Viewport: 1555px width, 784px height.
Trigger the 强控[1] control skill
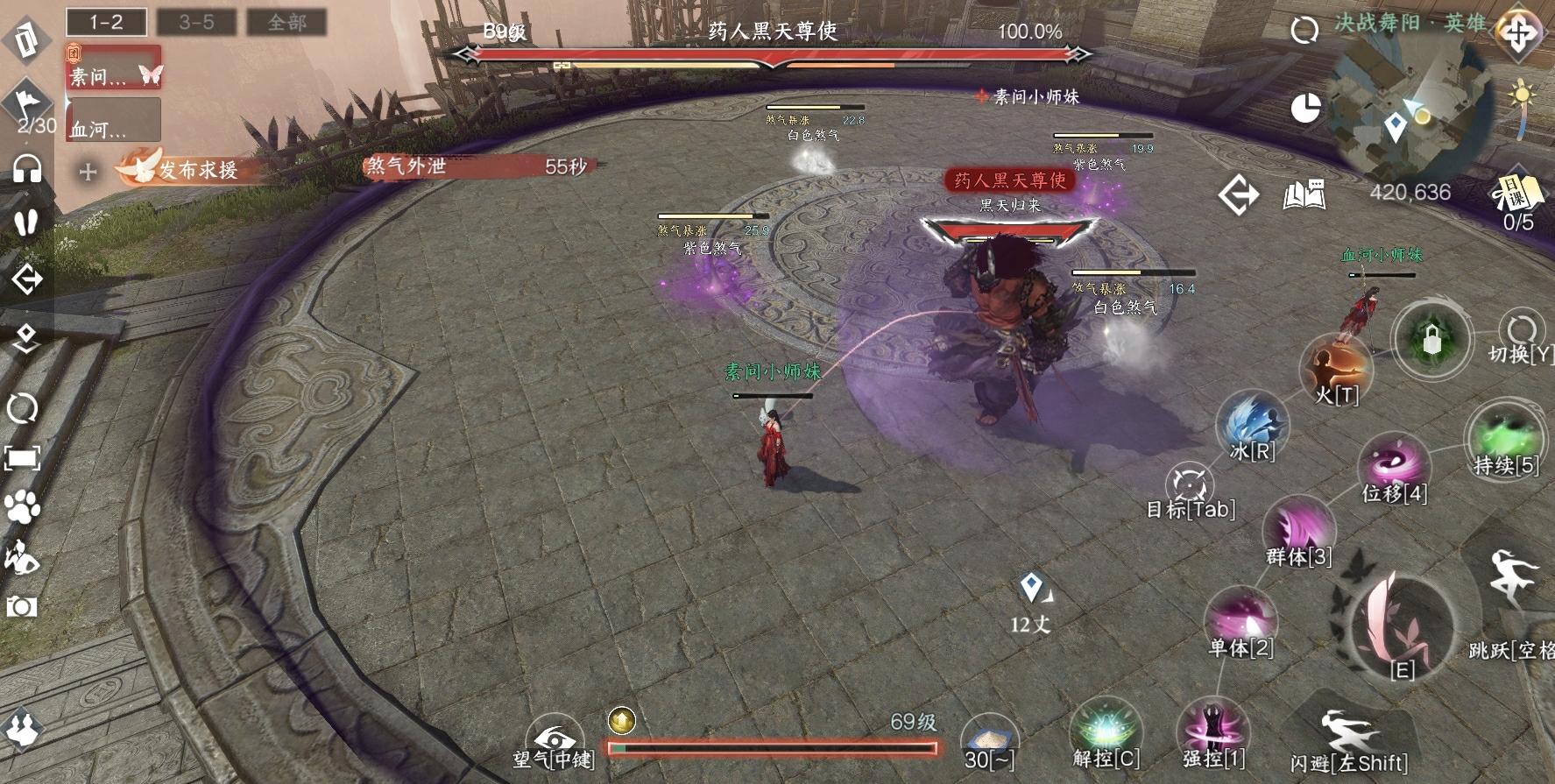(1213, 730)
